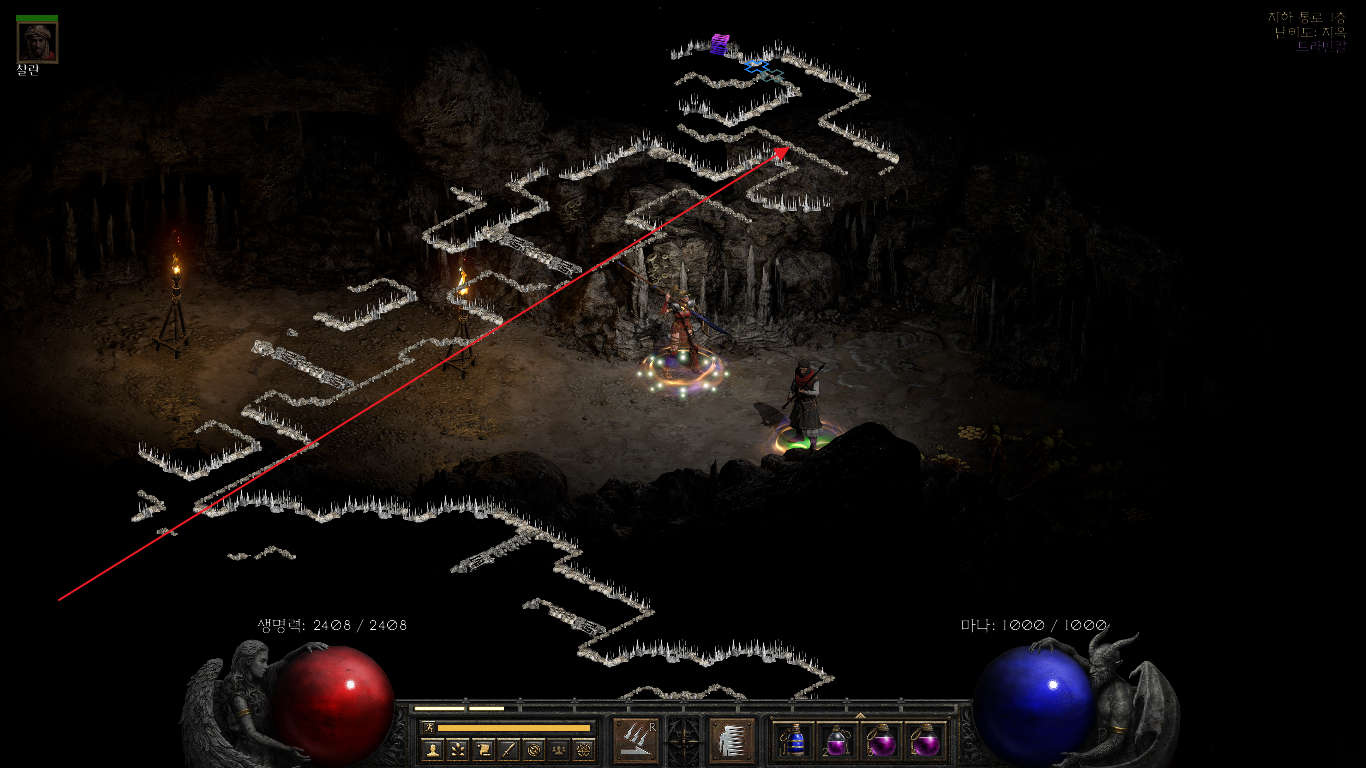Select the spiked figure skill icon
Image resolution: width=1366 pixels, height=768 pixels.
pyautogui.click(x=730, y=740)
